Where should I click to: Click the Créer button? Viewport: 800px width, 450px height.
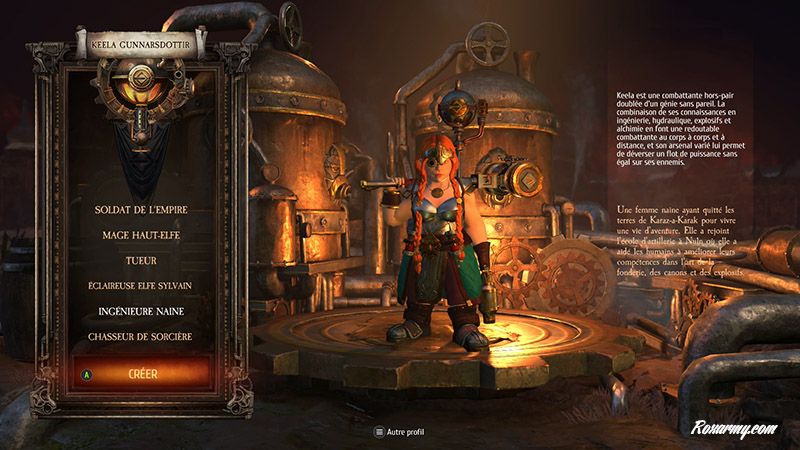139,374
